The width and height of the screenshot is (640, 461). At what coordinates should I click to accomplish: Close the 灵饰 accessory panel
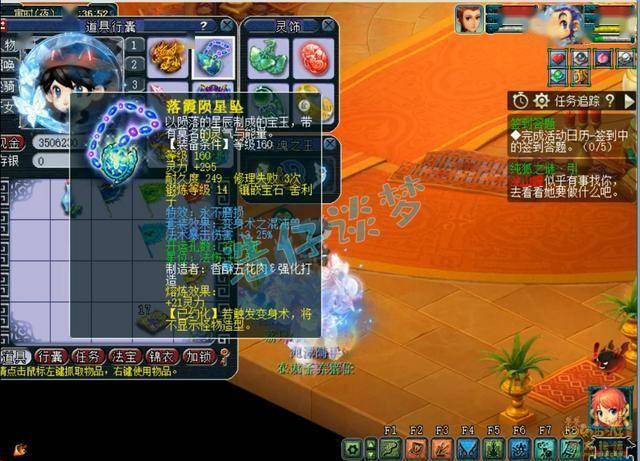(x=326, y=26)
